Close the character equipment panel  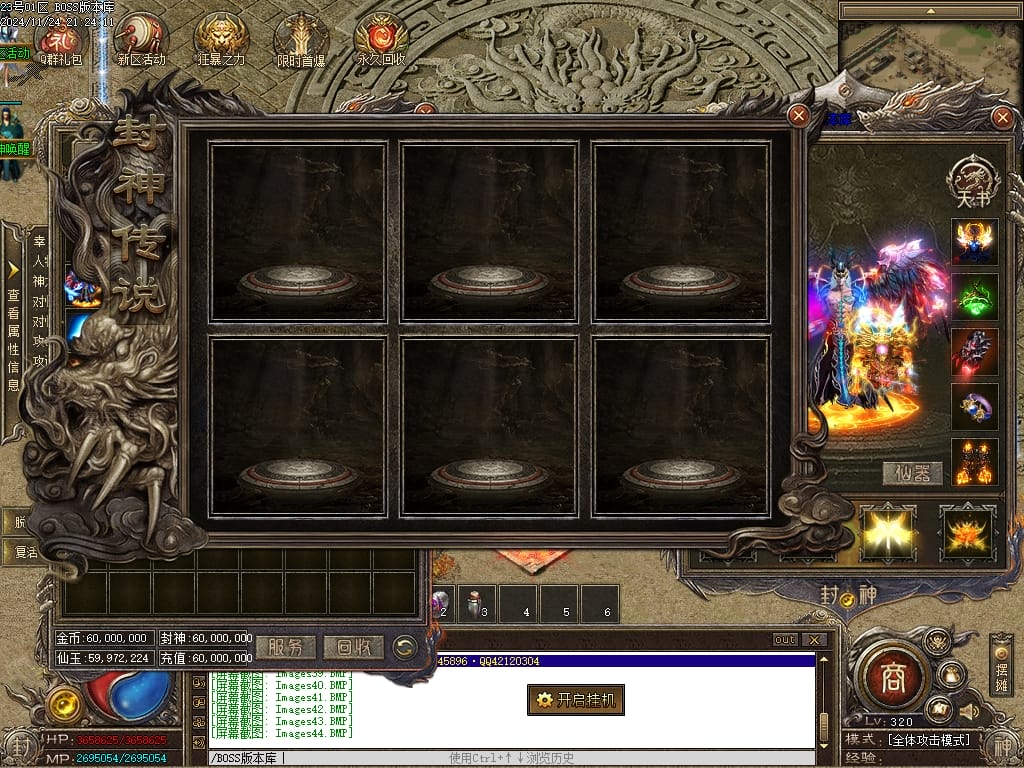pos(1003,118)
